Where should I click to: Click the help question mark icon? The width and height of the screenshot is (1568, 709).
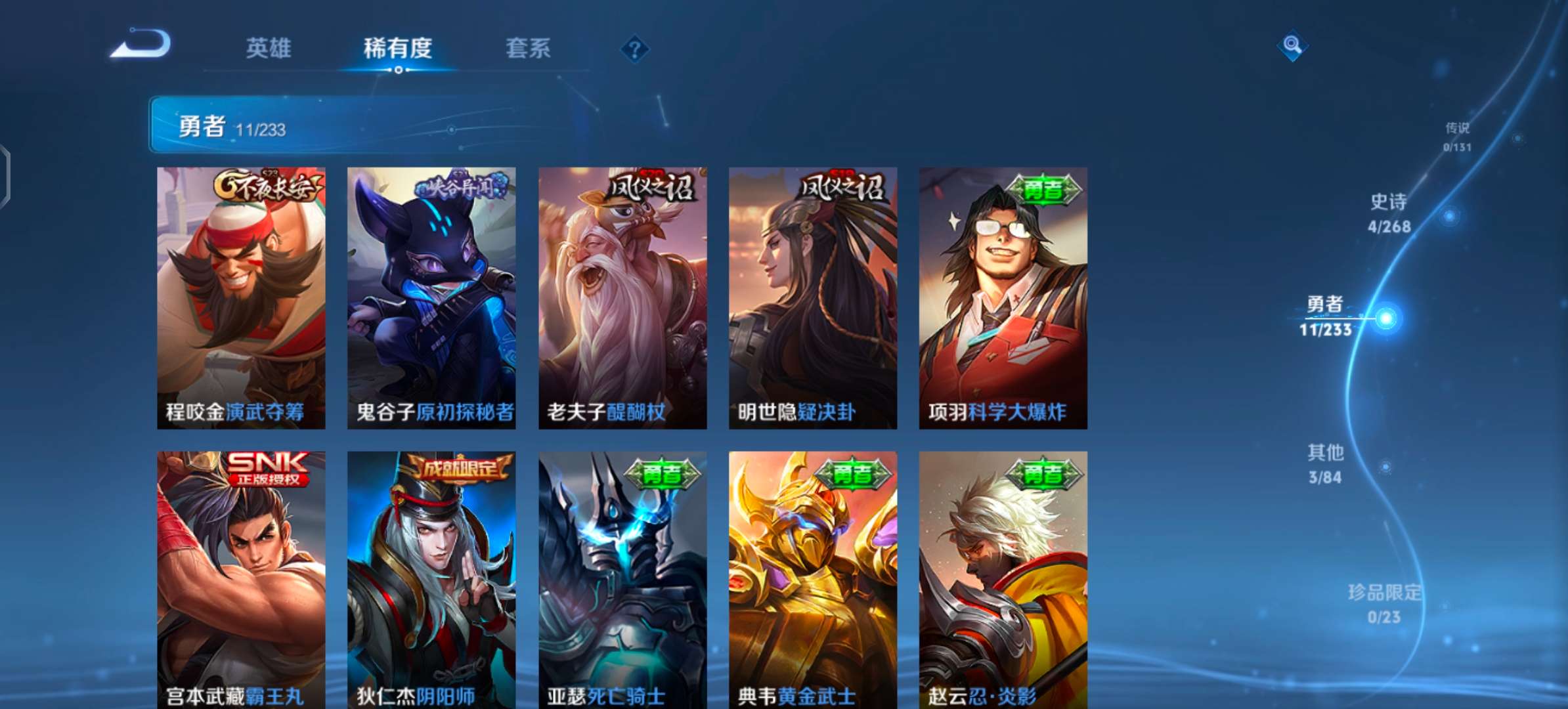632,49
